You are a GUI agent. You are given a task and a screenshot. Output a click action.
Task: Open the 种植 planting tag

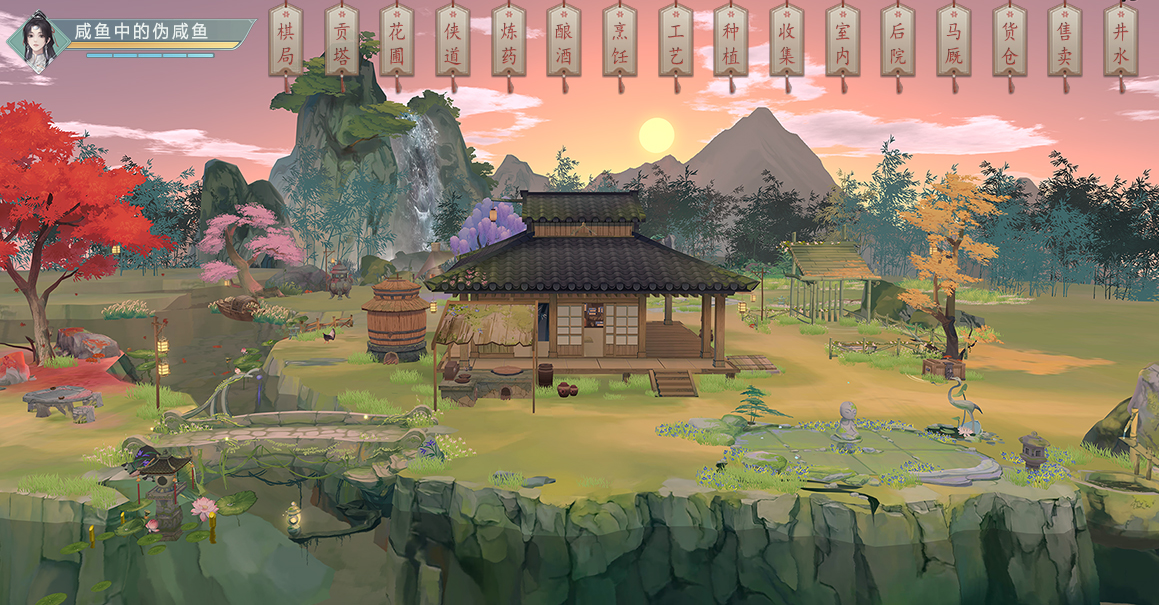pyautogui.click(x=731, y=43)
